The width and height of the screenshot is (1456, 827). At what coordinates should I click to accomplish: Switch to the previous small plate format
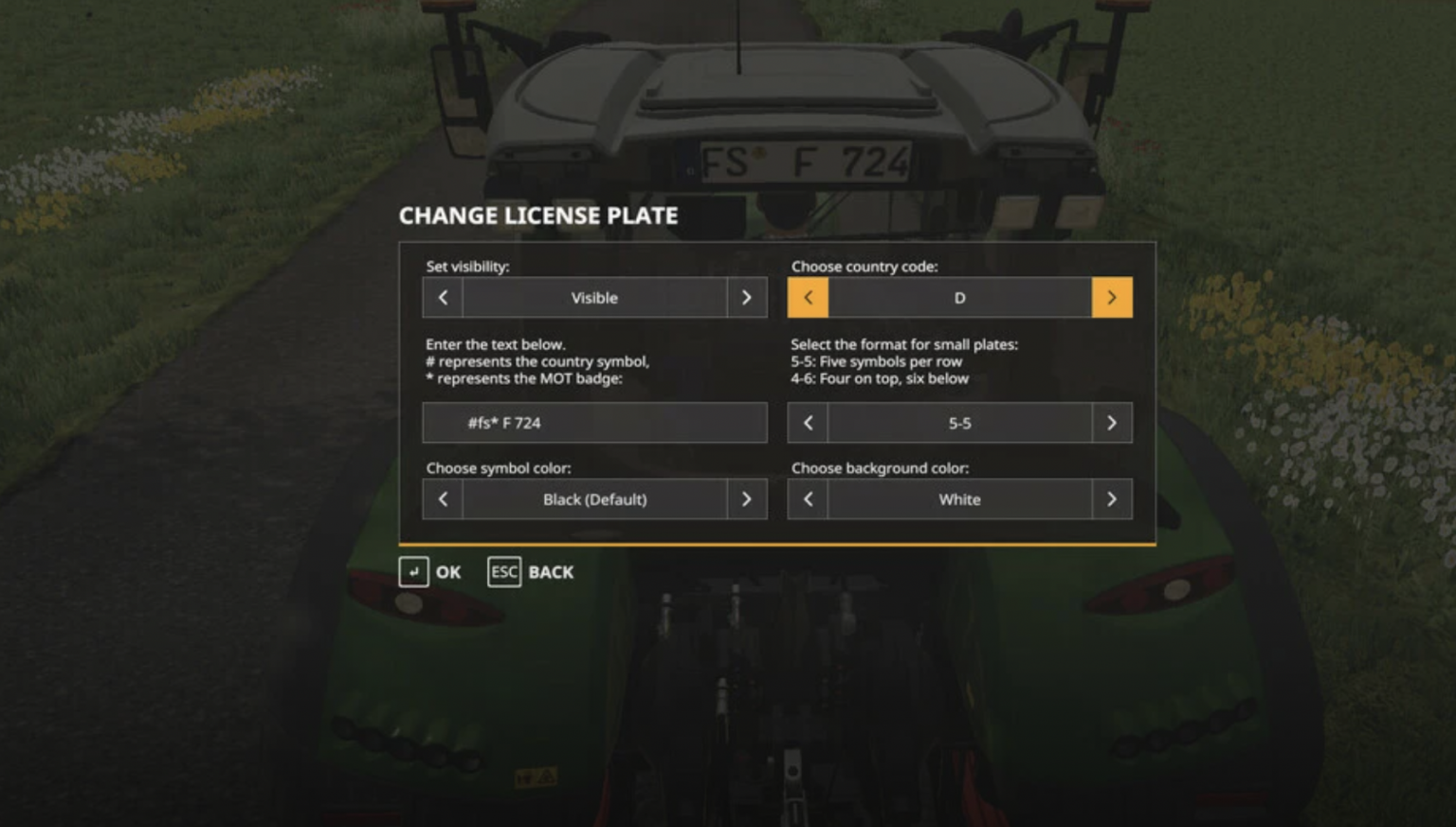808,423
